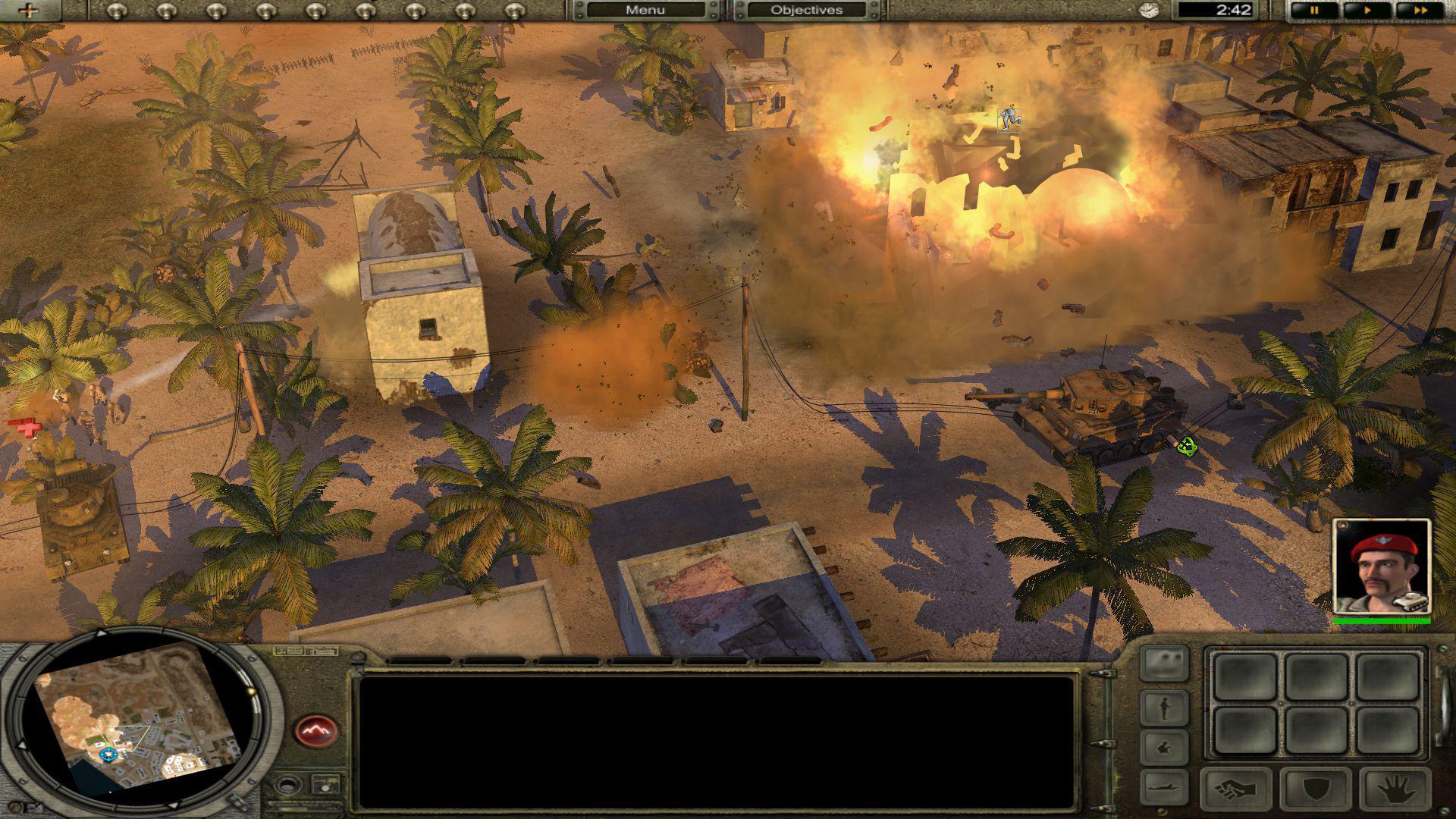Screen dimensions: 1456x819
Task: Click the blank unit status panel above the stances
Action: click(1165, 665)
